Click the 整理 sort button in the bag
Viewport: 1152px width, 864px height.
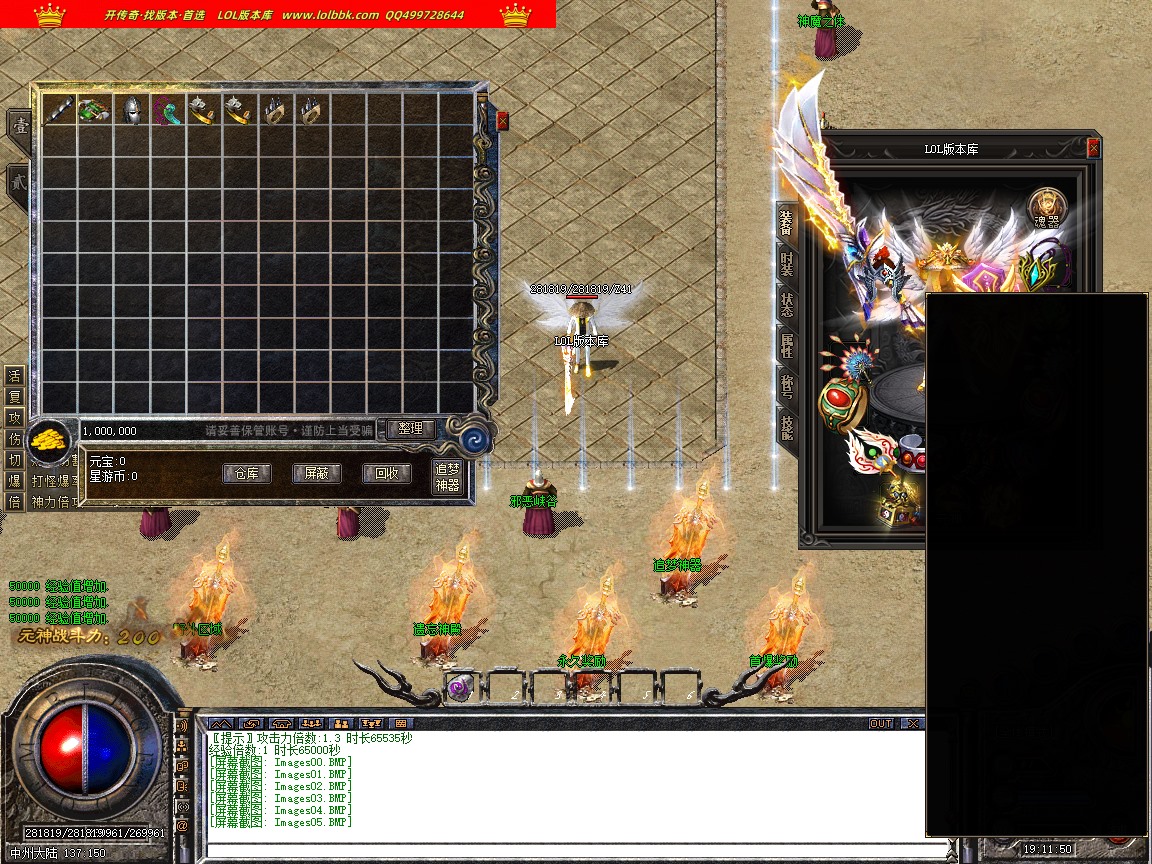(410, 429)
